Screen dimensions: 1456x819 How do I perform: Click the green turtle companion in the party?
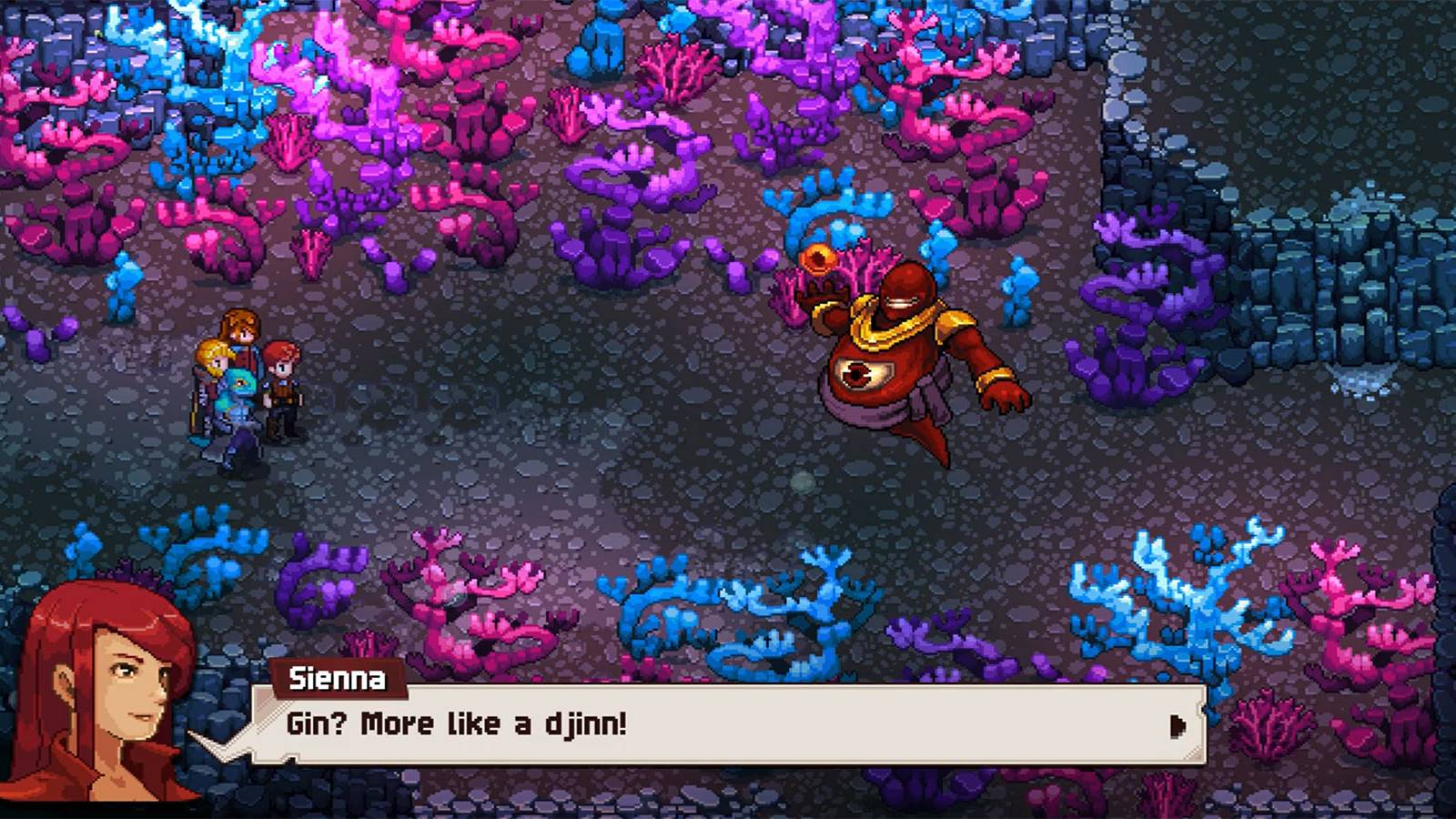pos(239,382)
